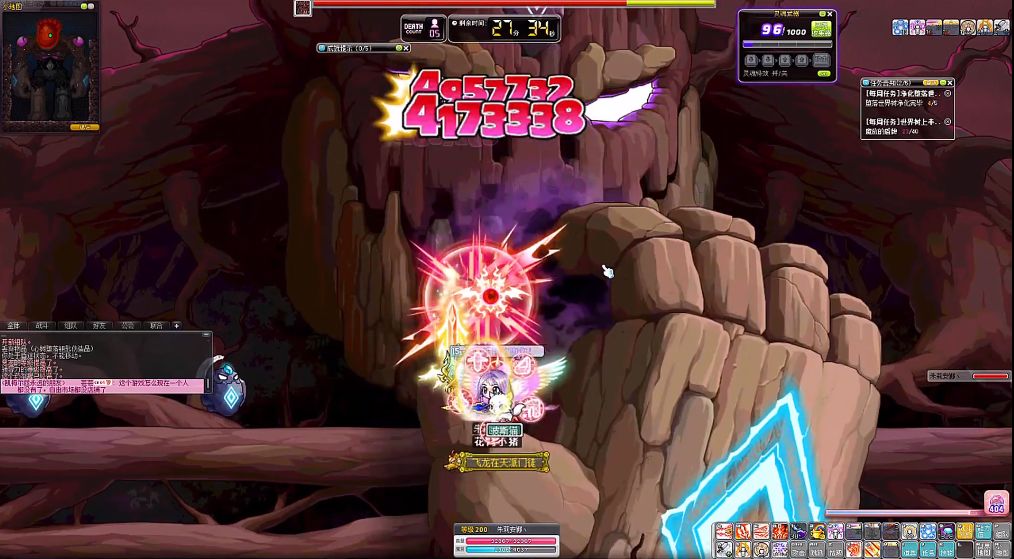Screen dimensions: 1014x559
Task: Click the blue snowflake buff icon
Action: [899, 27]
